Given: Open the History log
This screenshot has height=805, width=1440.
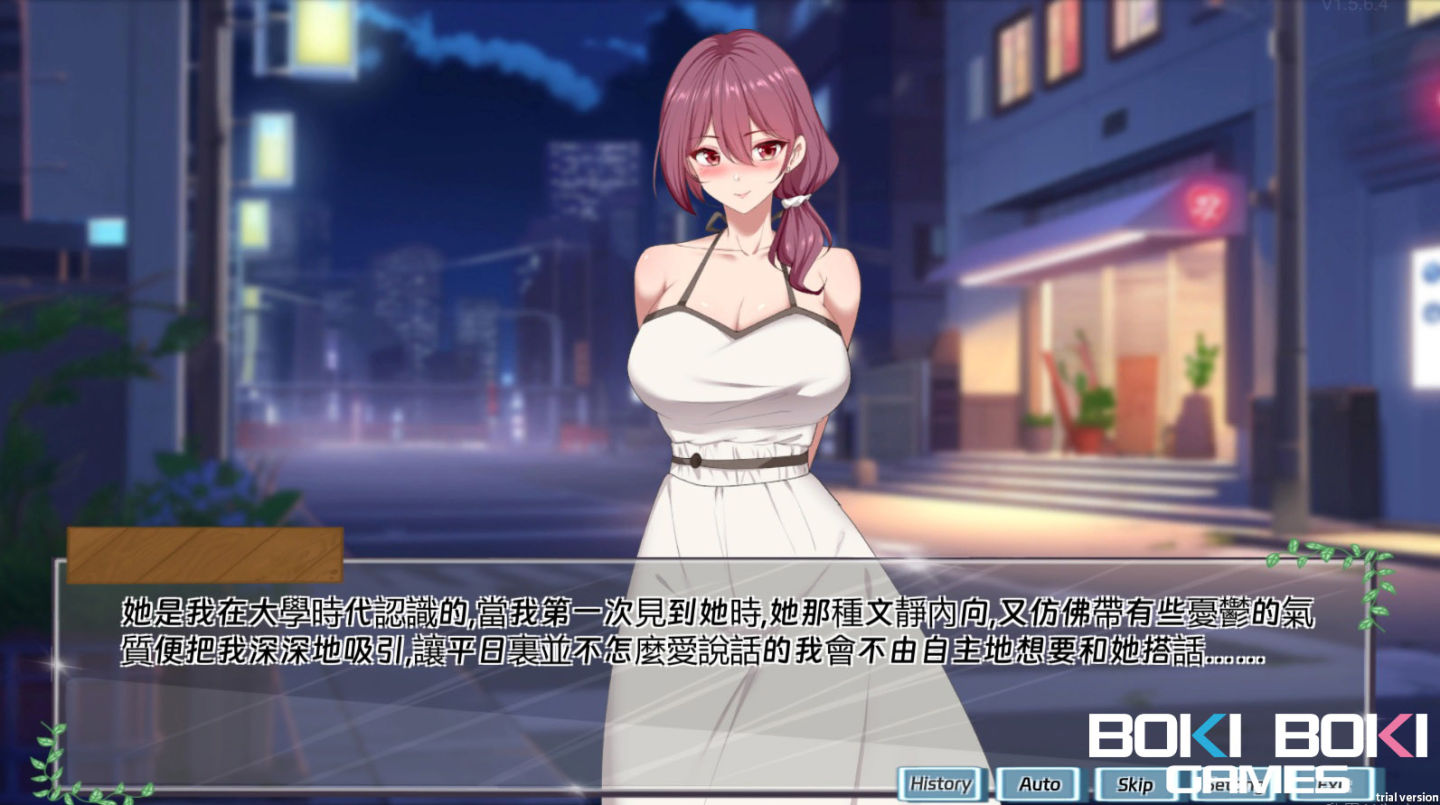Looking at the screenshot, I should [940, 785].
